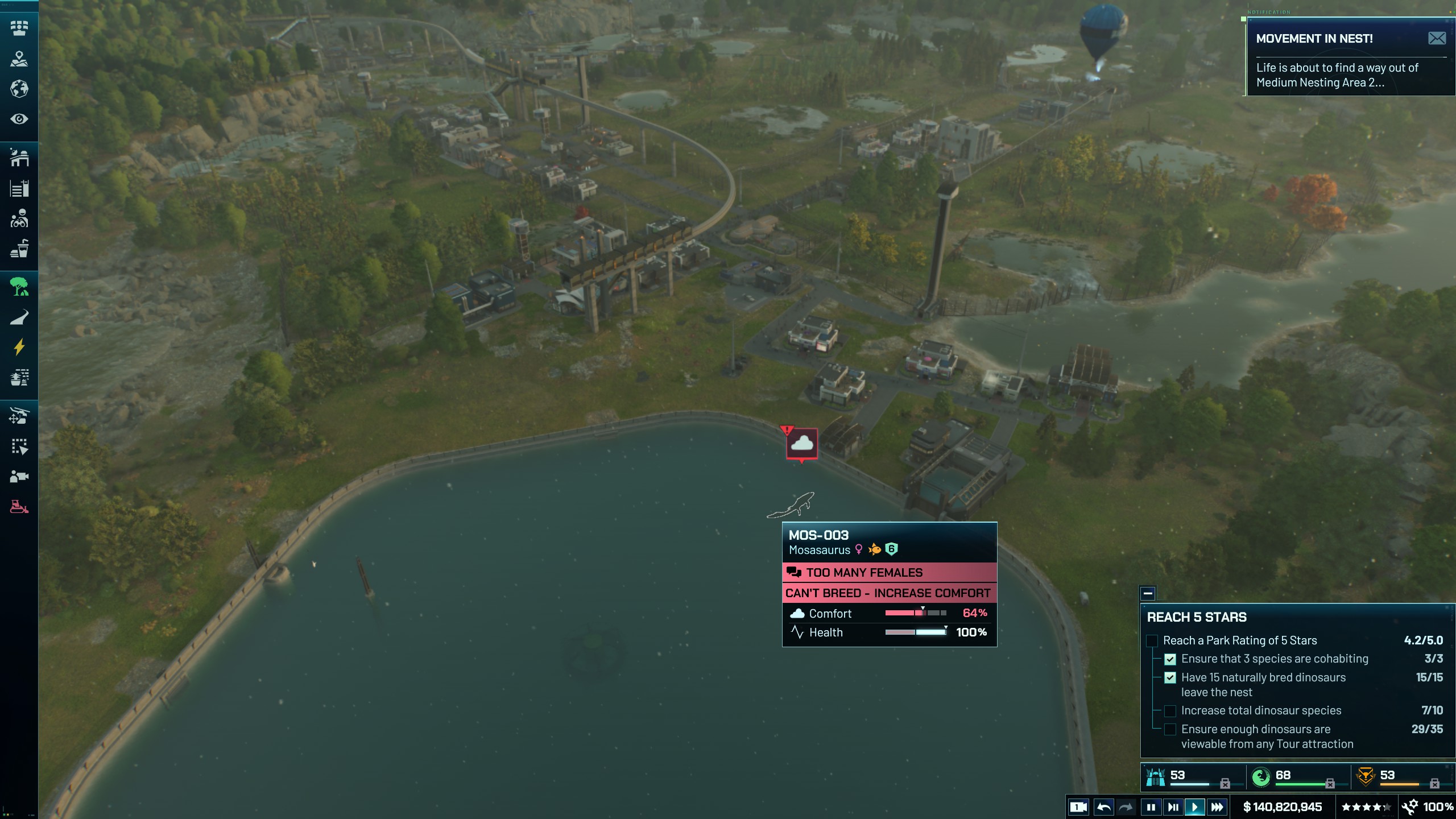
Task: Set game to fast-forward triple speed
Action: point(1217,806)
